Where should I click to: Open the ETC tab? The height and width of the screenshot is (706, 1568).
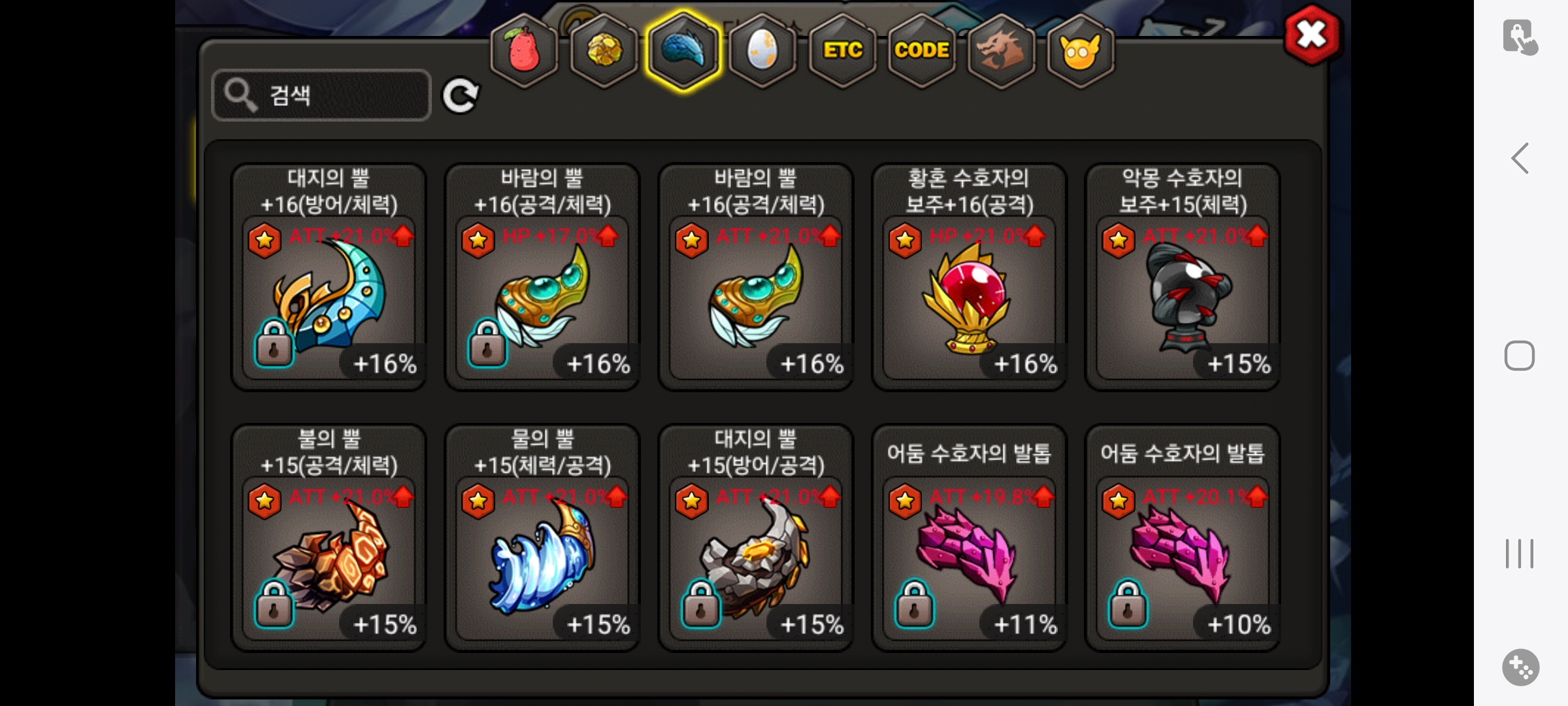843,50
